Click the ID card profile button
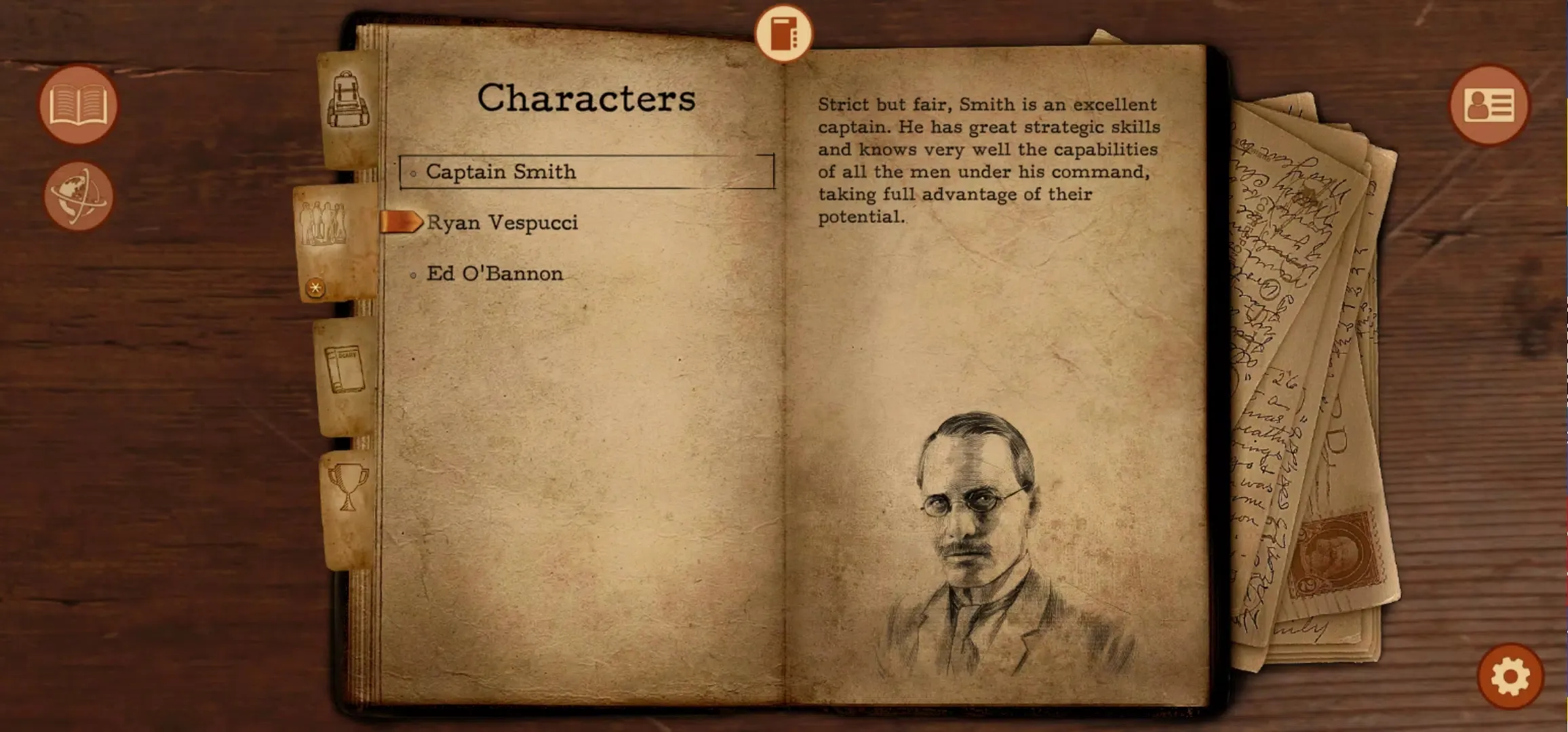 [1489, 105]
